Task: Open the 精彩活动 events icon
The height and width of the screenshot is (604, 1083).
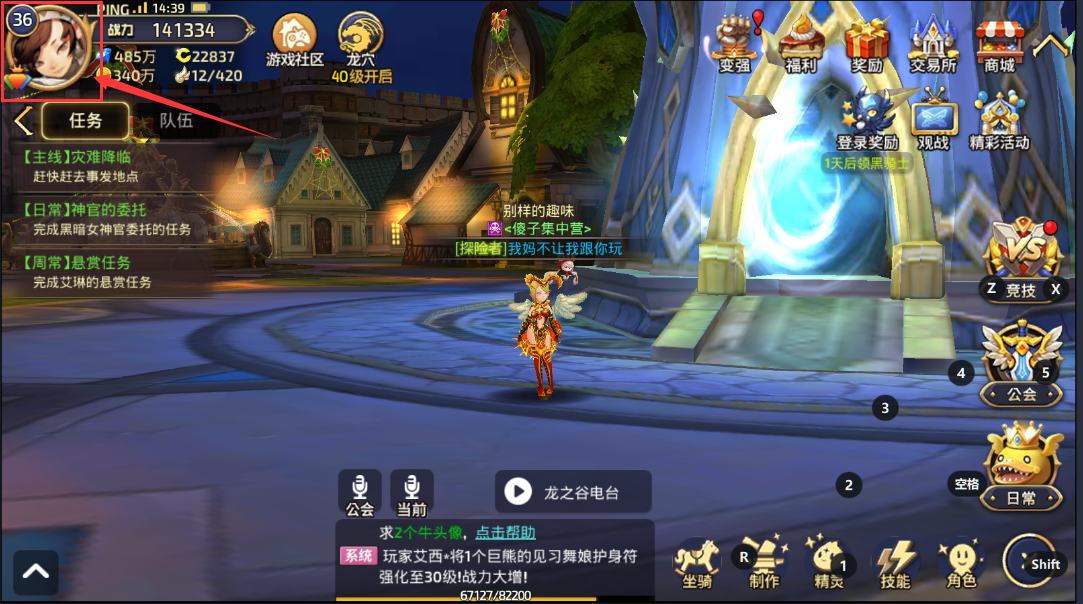Action: (999, 118)
